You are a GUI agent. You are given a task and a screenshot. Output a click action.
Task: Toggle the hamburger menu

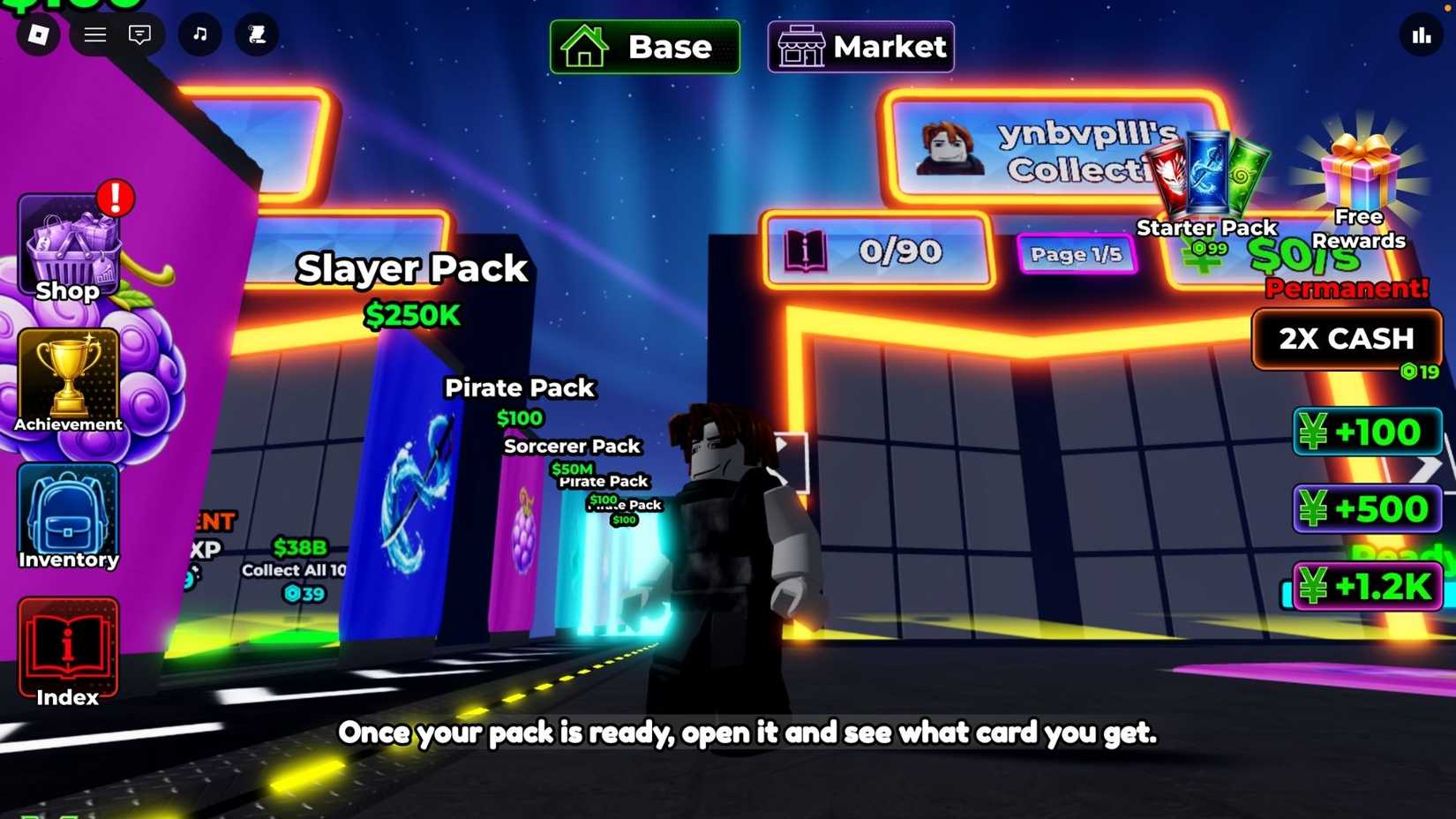[94, 35]
